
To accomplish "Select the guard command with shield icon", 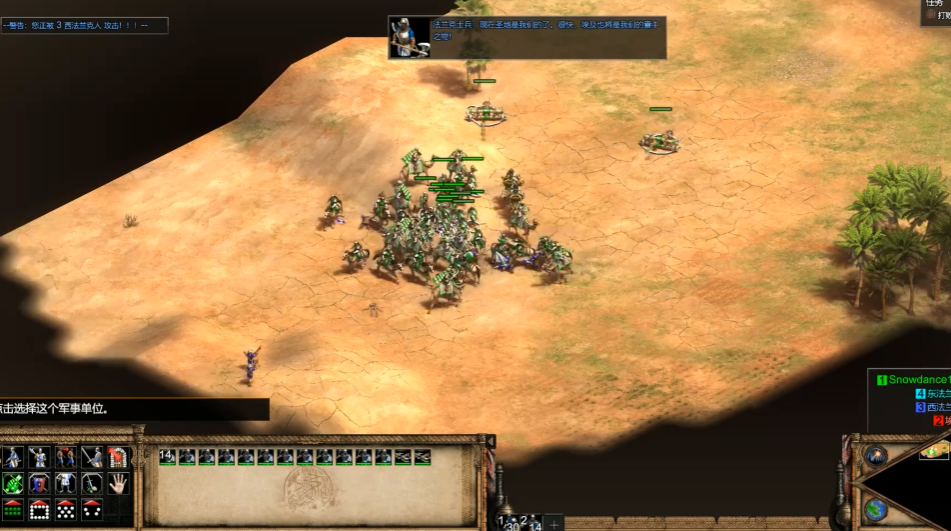I will pos(39,484).
